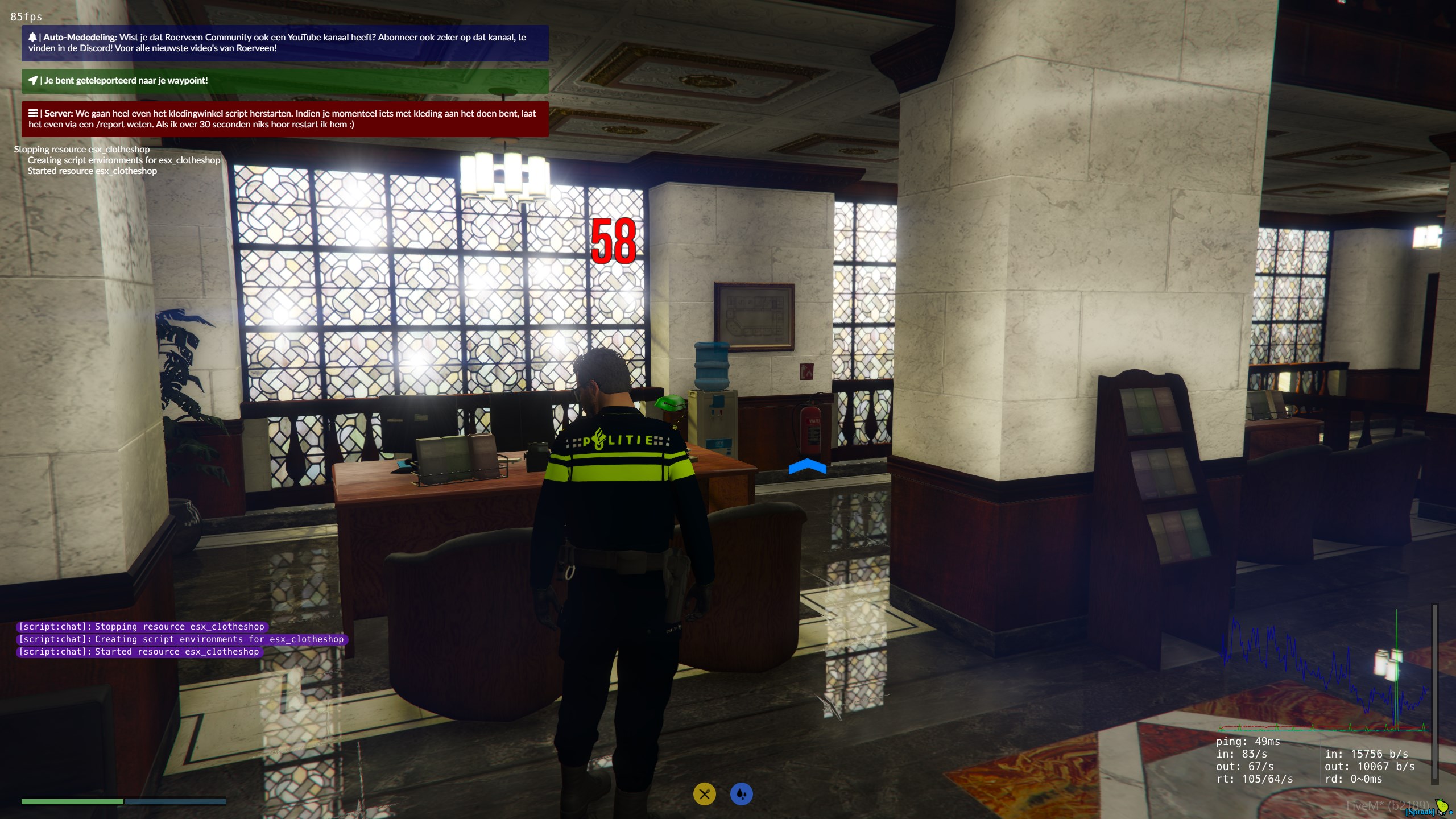Dismiss the blue Auto-Mededeling YouTube notification
The width and height of the screenshot is (1456, 819).
[x=285, y=43]
